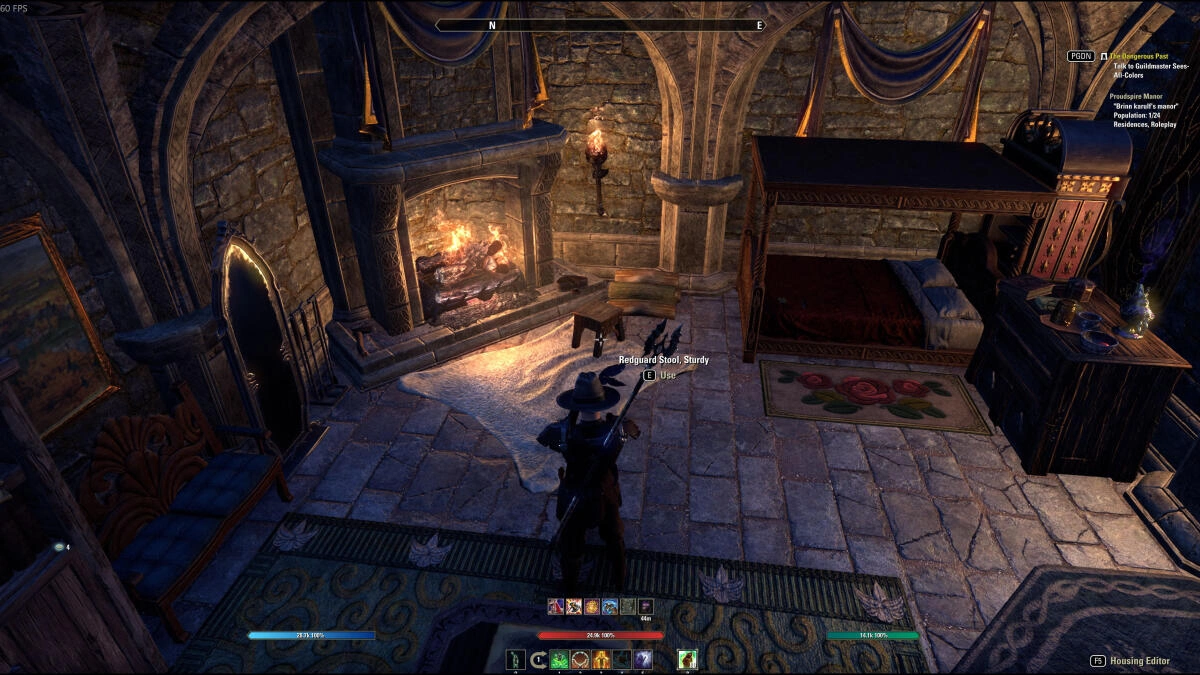Activate the dark teal claw ability
The image size is (1200, 675).
[622, 659]
